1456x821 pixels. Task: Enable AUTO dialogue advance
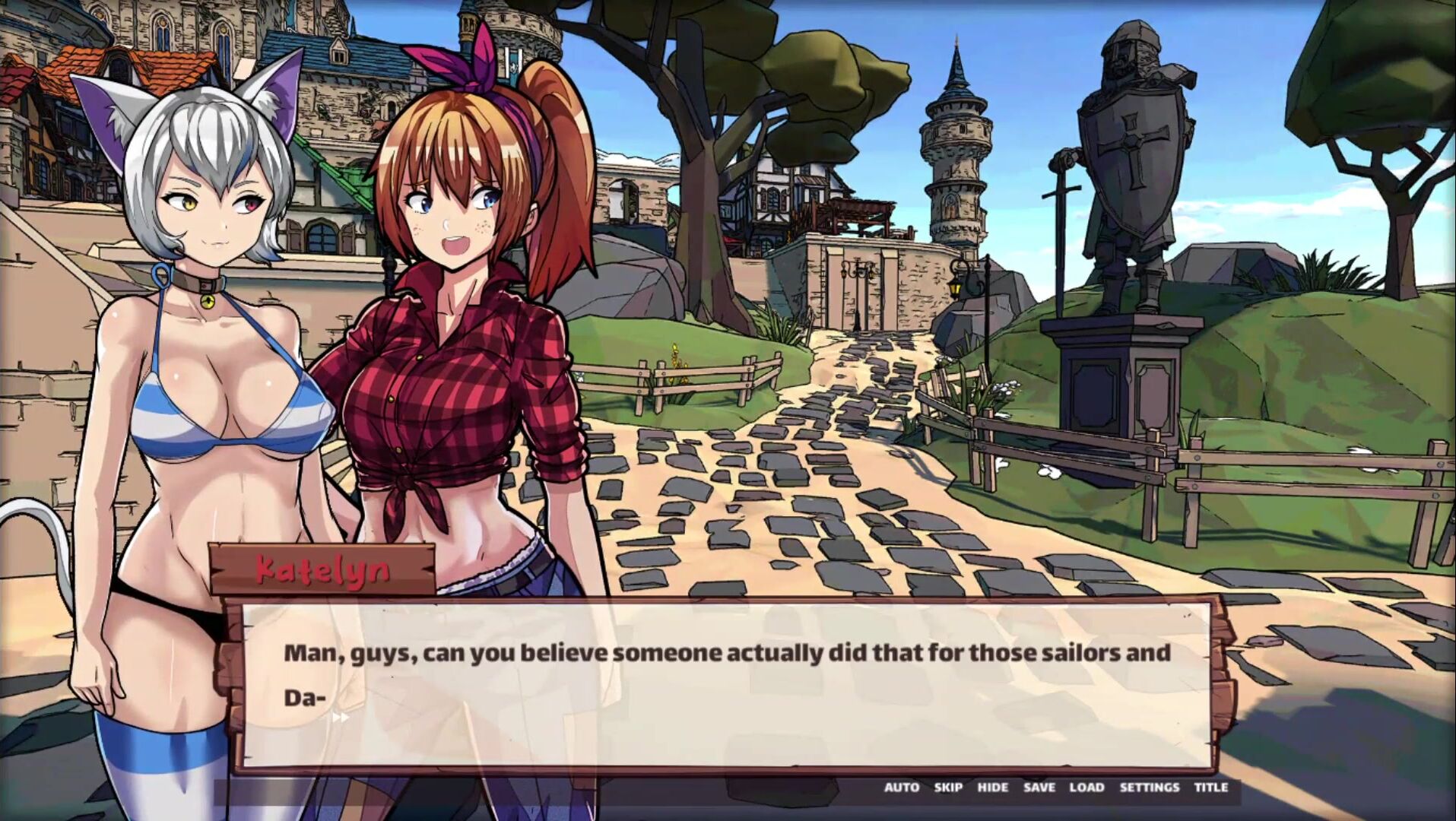click(x=901, y=788)
